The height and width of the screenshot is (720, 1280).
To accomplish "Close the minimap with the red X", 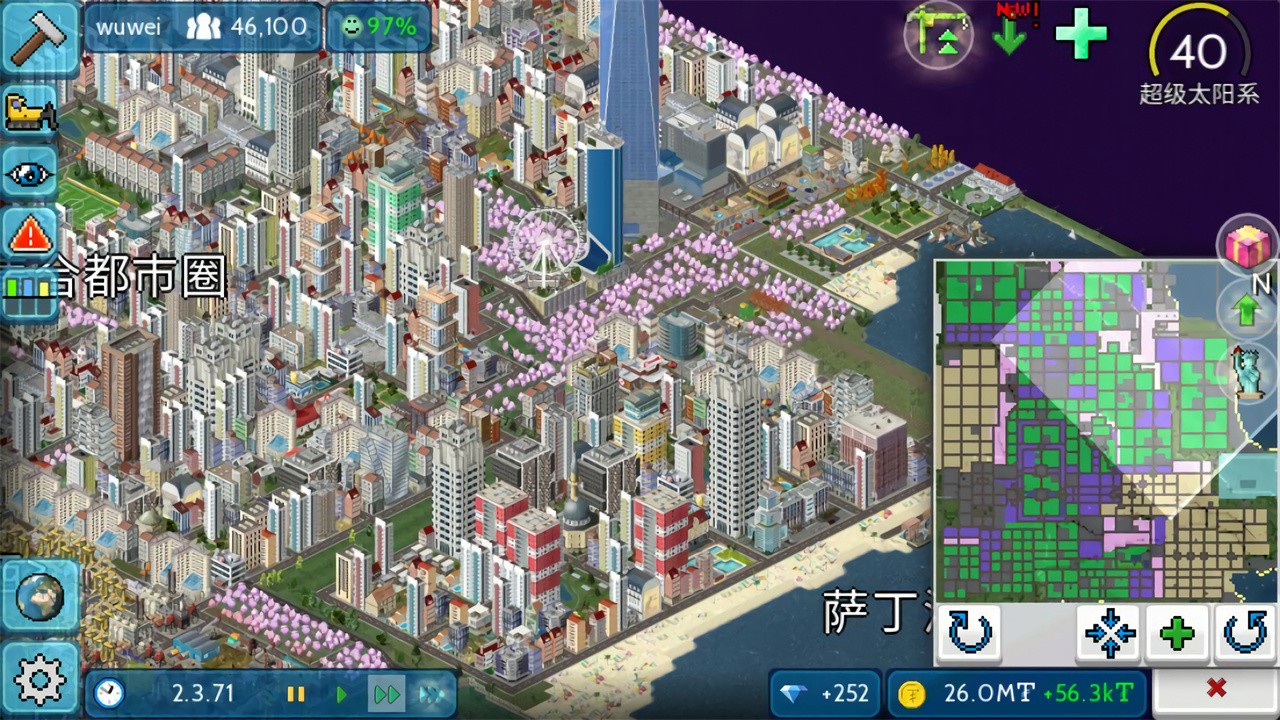I will 1216,688.
